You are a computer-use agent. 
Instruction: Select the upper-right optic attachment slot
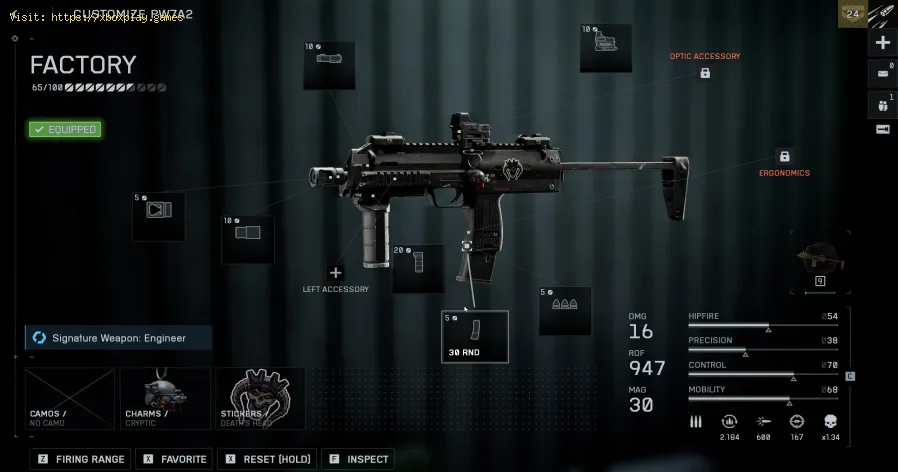pos(605,48)
